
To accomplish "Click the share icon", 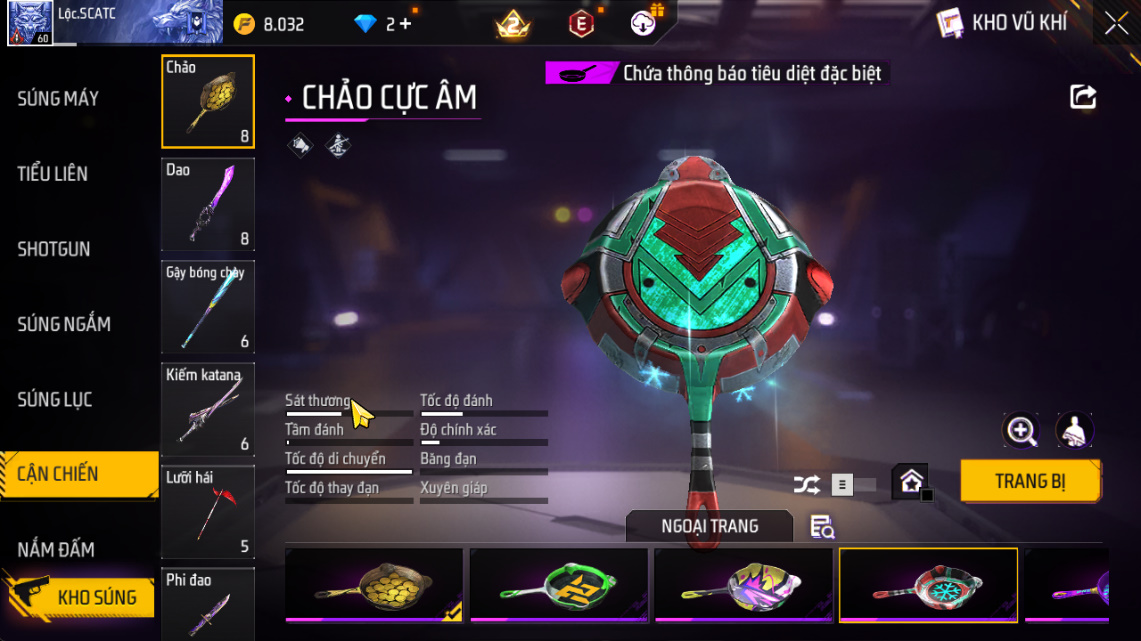I will coord(1083,97).
